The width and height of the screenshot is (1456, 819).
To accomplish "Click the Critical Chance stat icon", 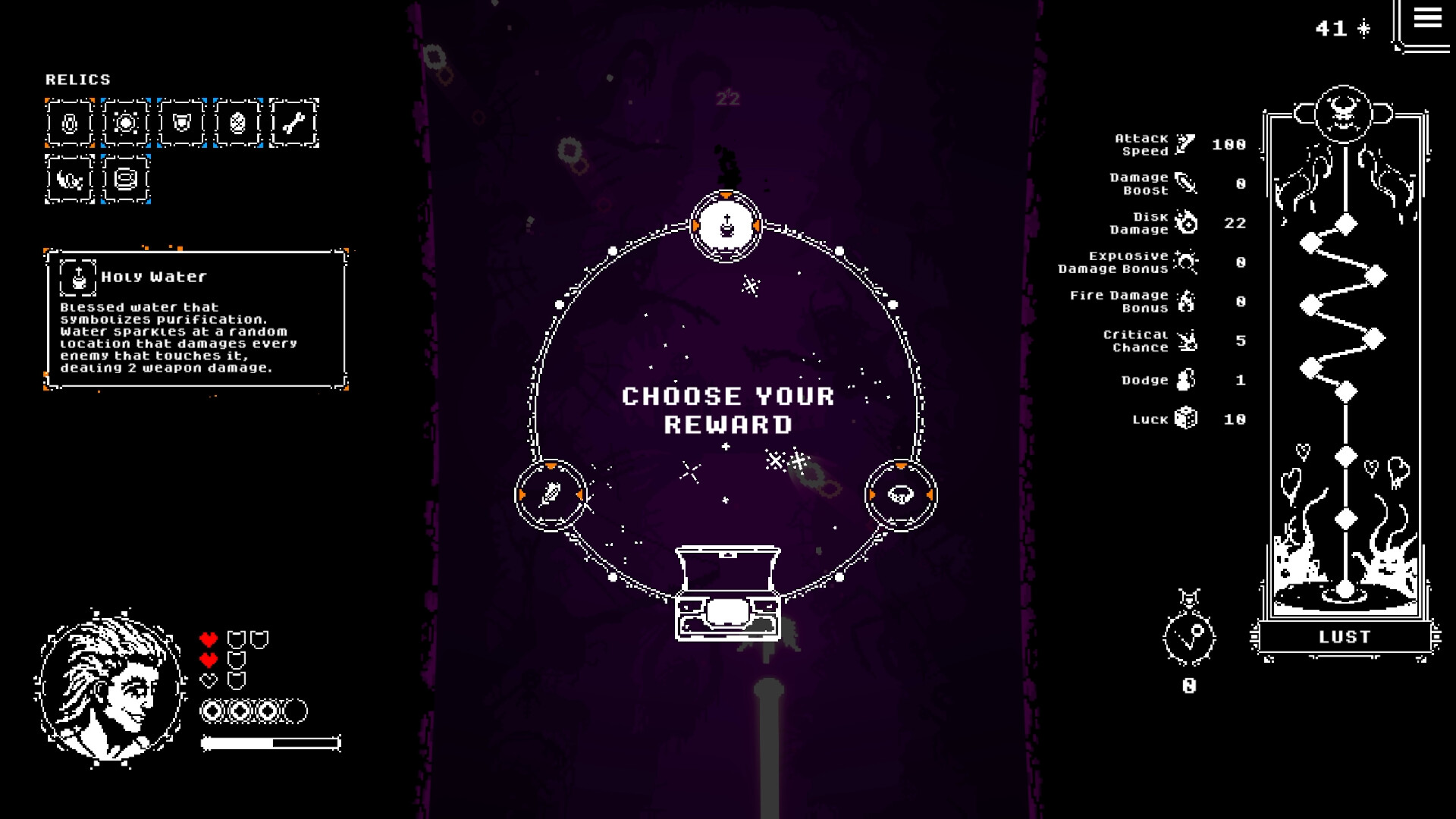I will point(1188,340).
